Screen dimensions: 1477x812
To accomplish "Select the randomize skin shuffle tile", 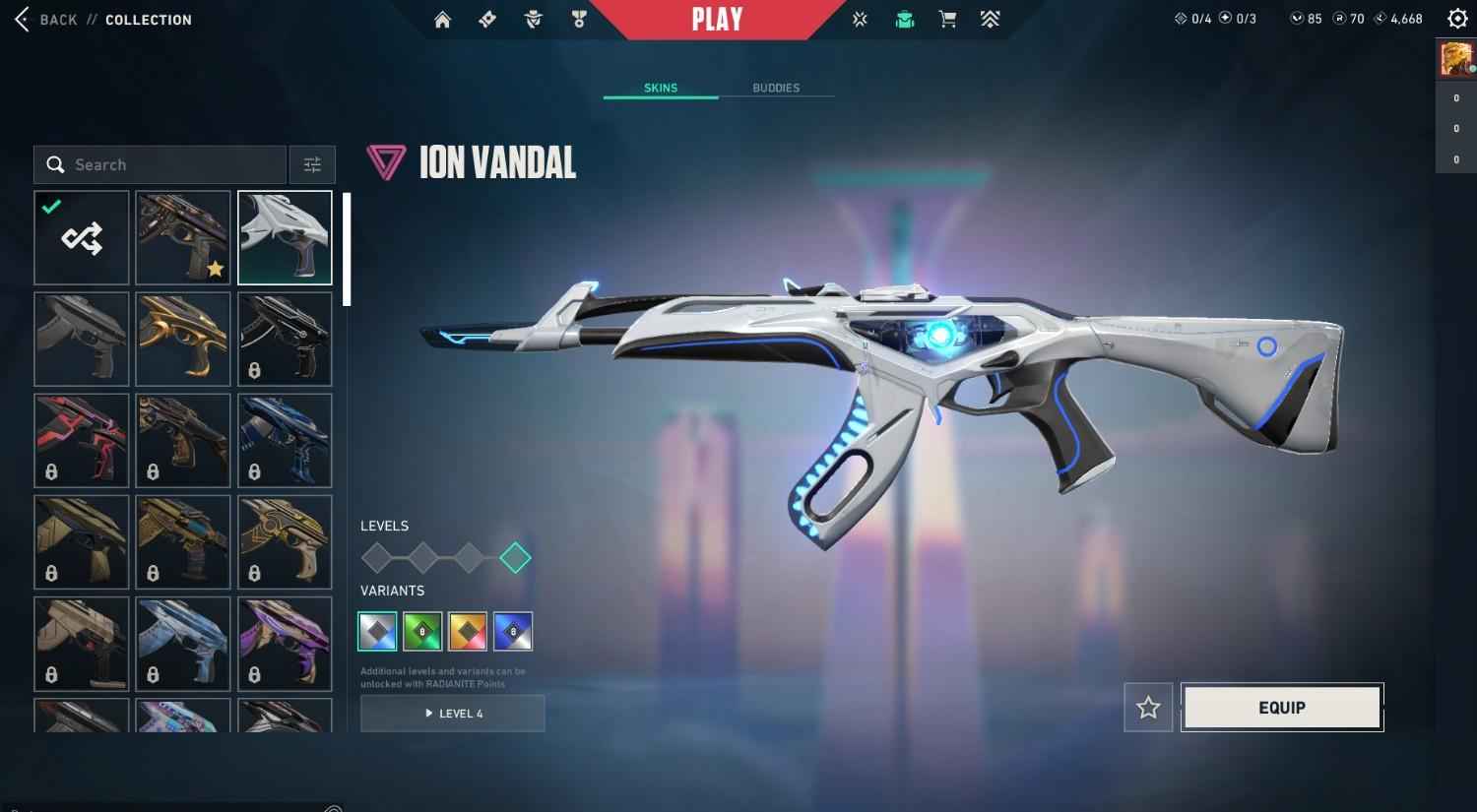I will point(82,238).
